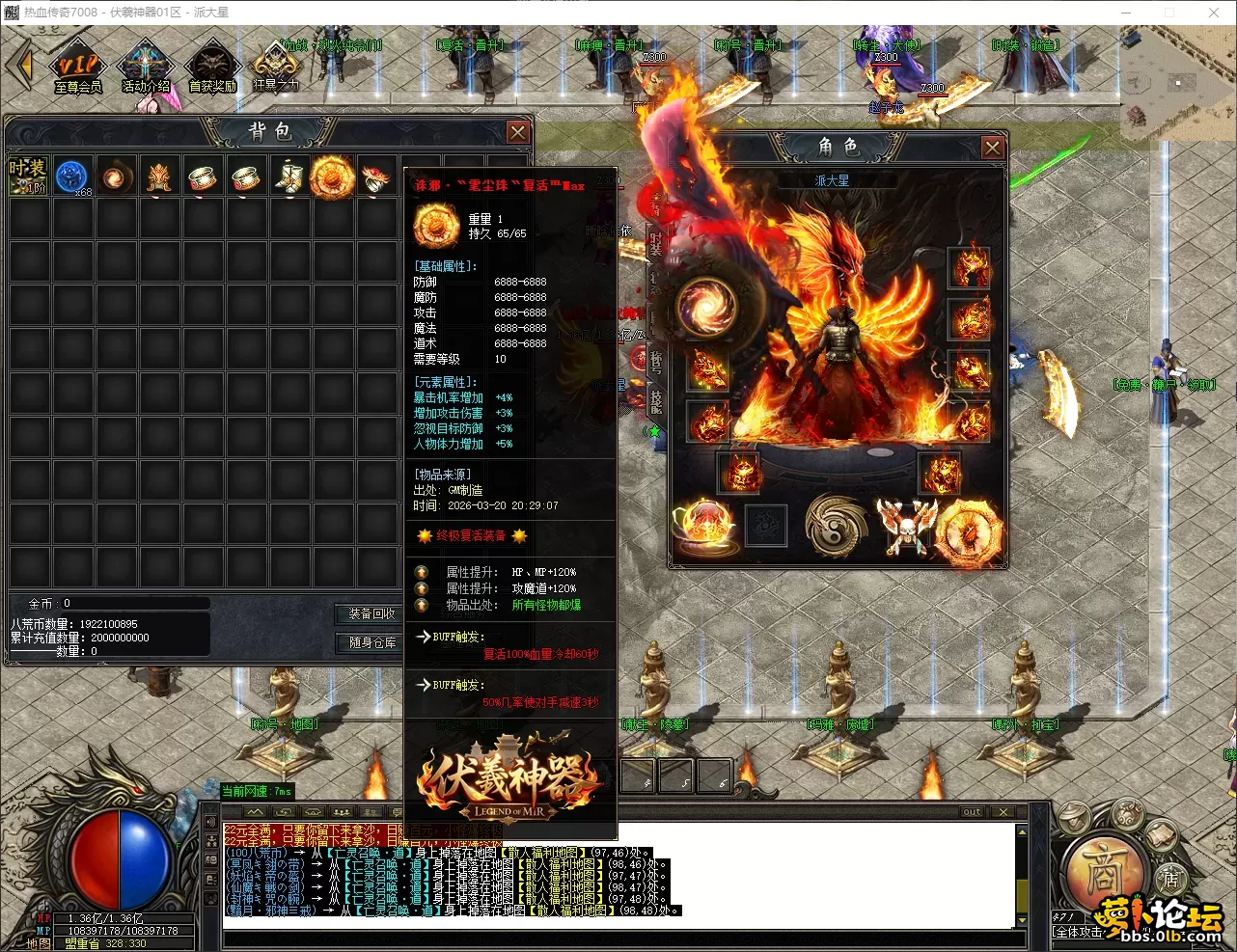
Task: Open the 首杀奖励 reward icon
Action: tap(212, 68)
